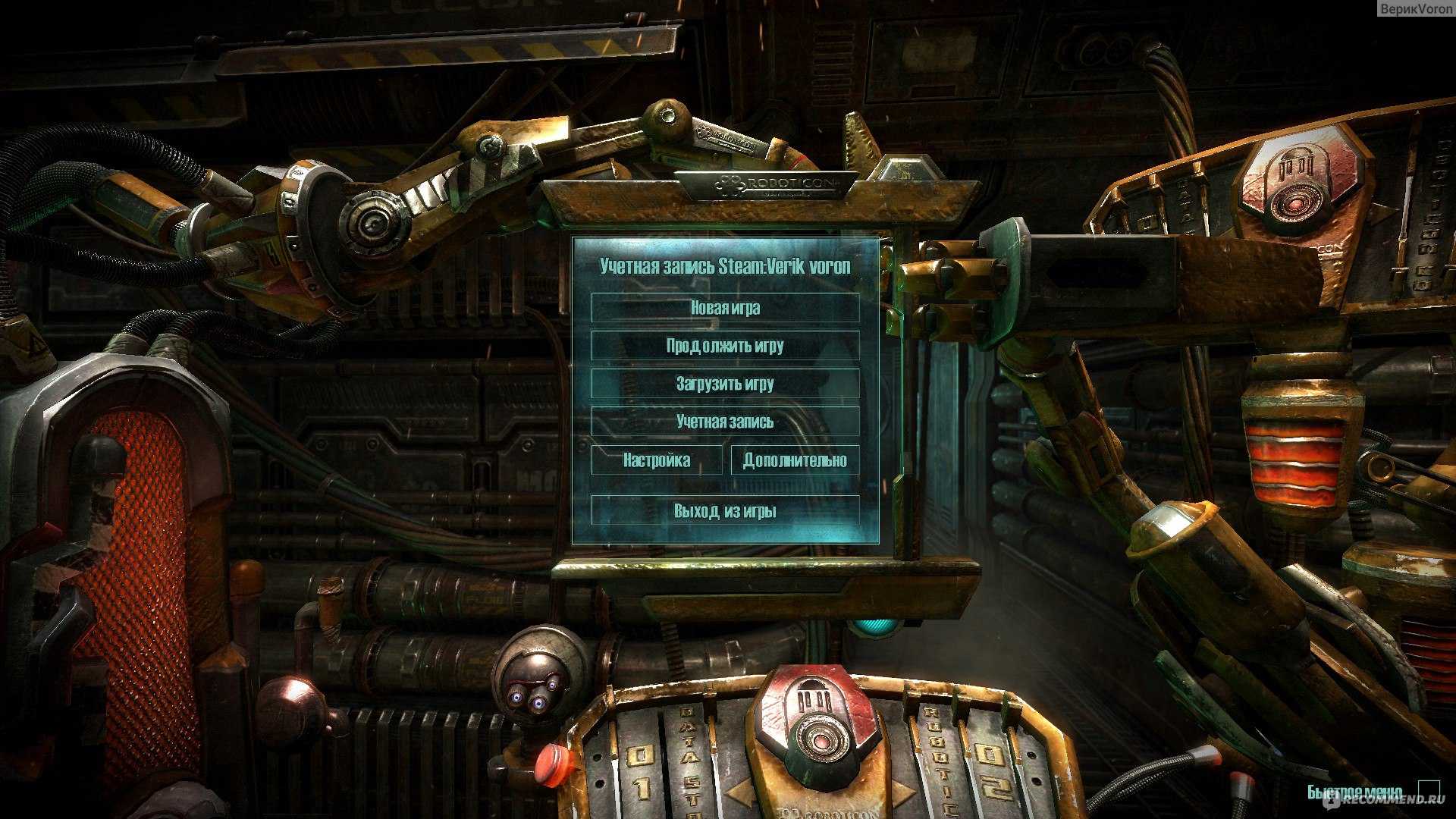Choose Продолжить игру to continue playing
The image size is (1456, 819).
725,346
